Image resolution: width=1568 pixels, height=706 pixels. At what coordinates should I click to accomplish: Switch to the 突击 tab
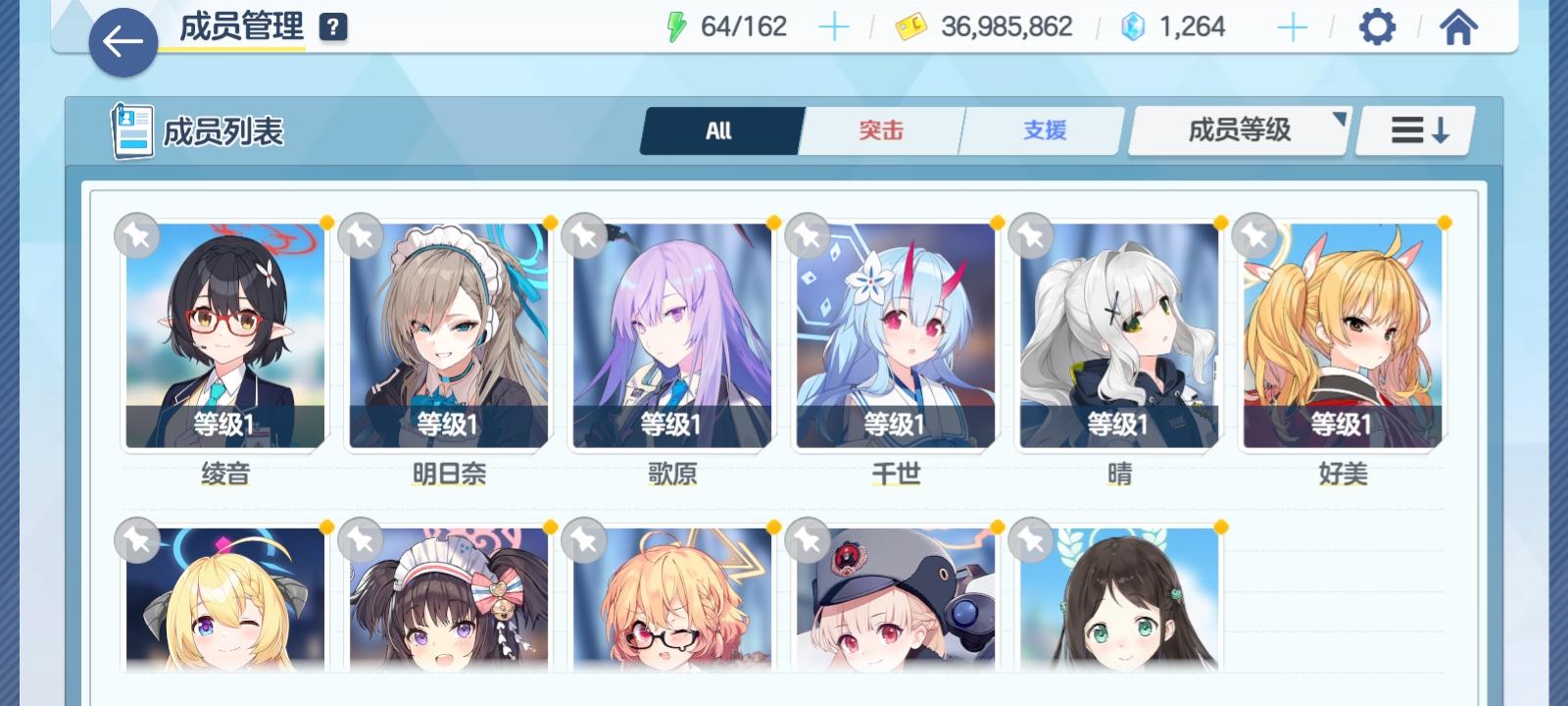coord(880,129)
